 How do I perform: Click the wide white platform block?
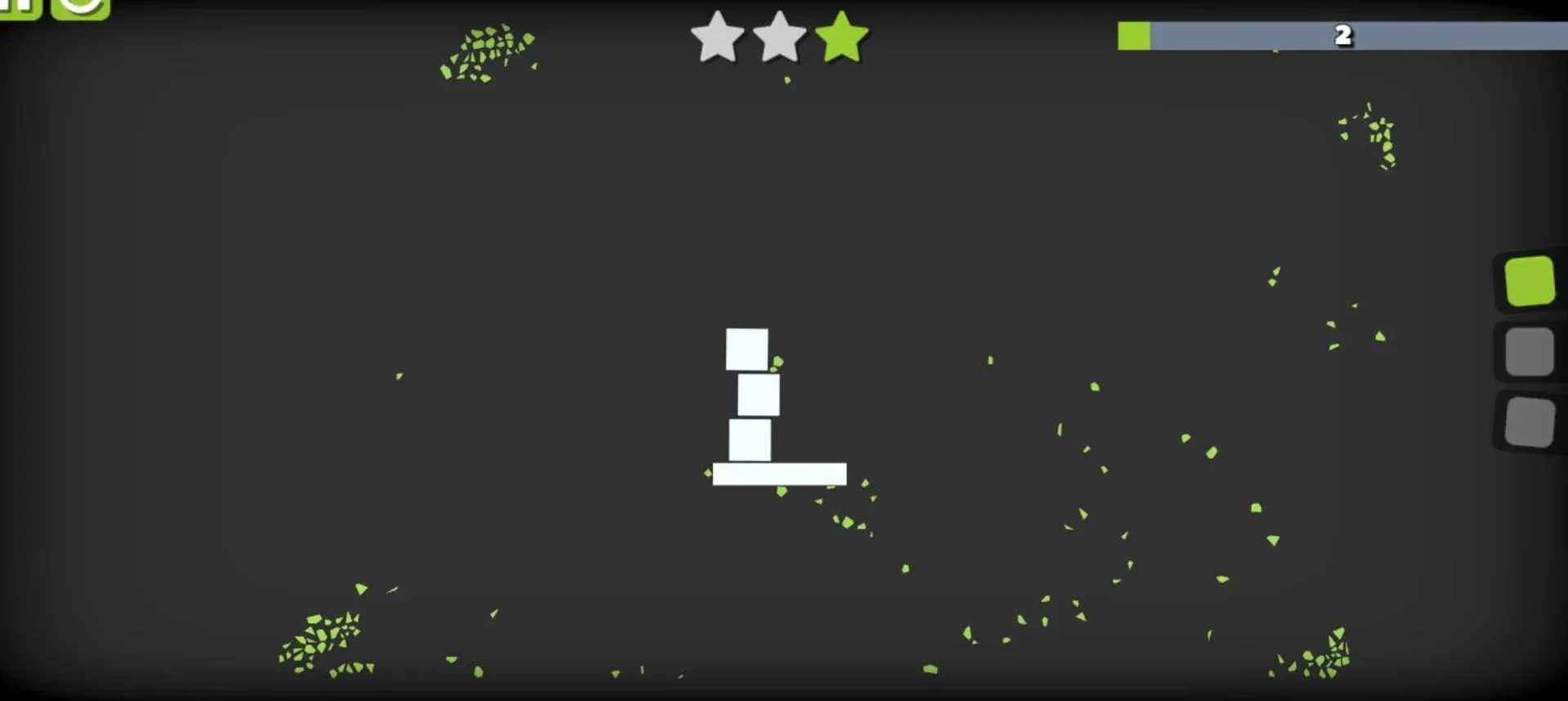coord(778,475)
